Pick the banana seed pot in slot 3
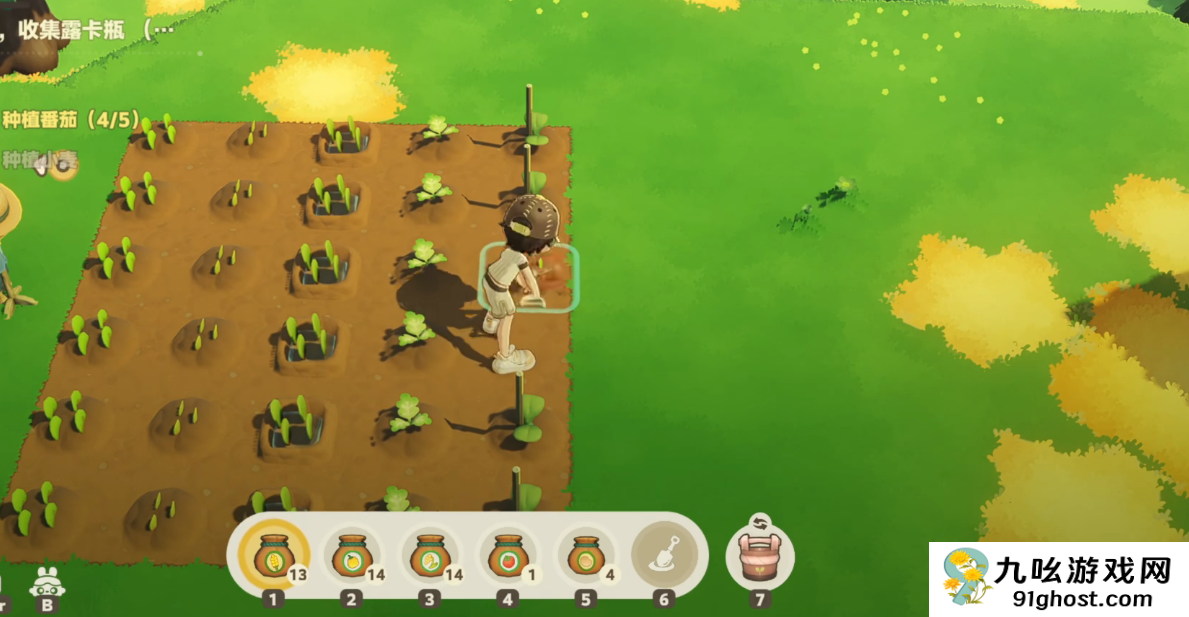Image resolution: width=1189 pixels, height=617 pixels. click(430, 555)
